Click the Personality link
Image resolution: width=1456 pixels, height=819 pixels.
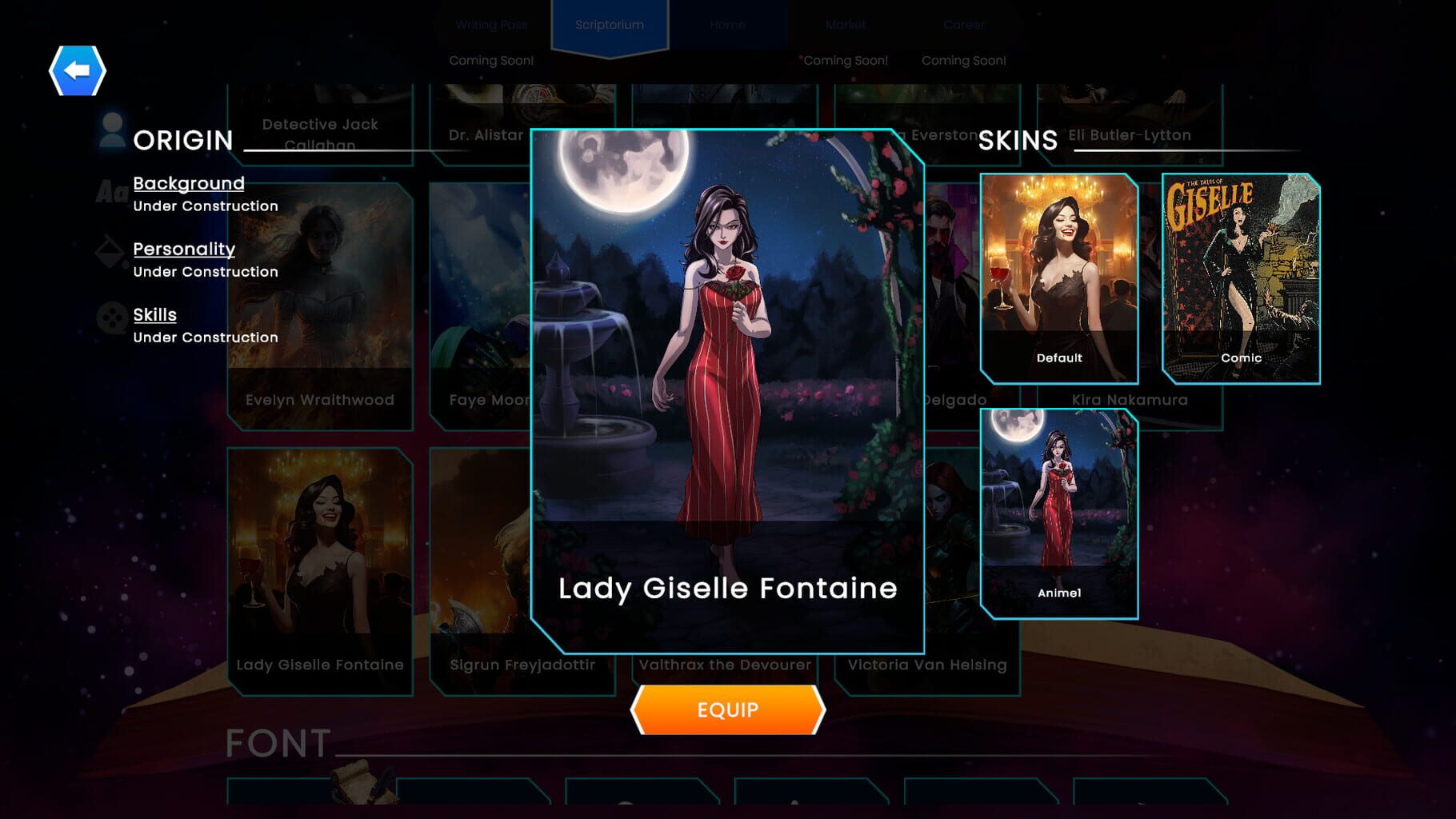[184, 249]
